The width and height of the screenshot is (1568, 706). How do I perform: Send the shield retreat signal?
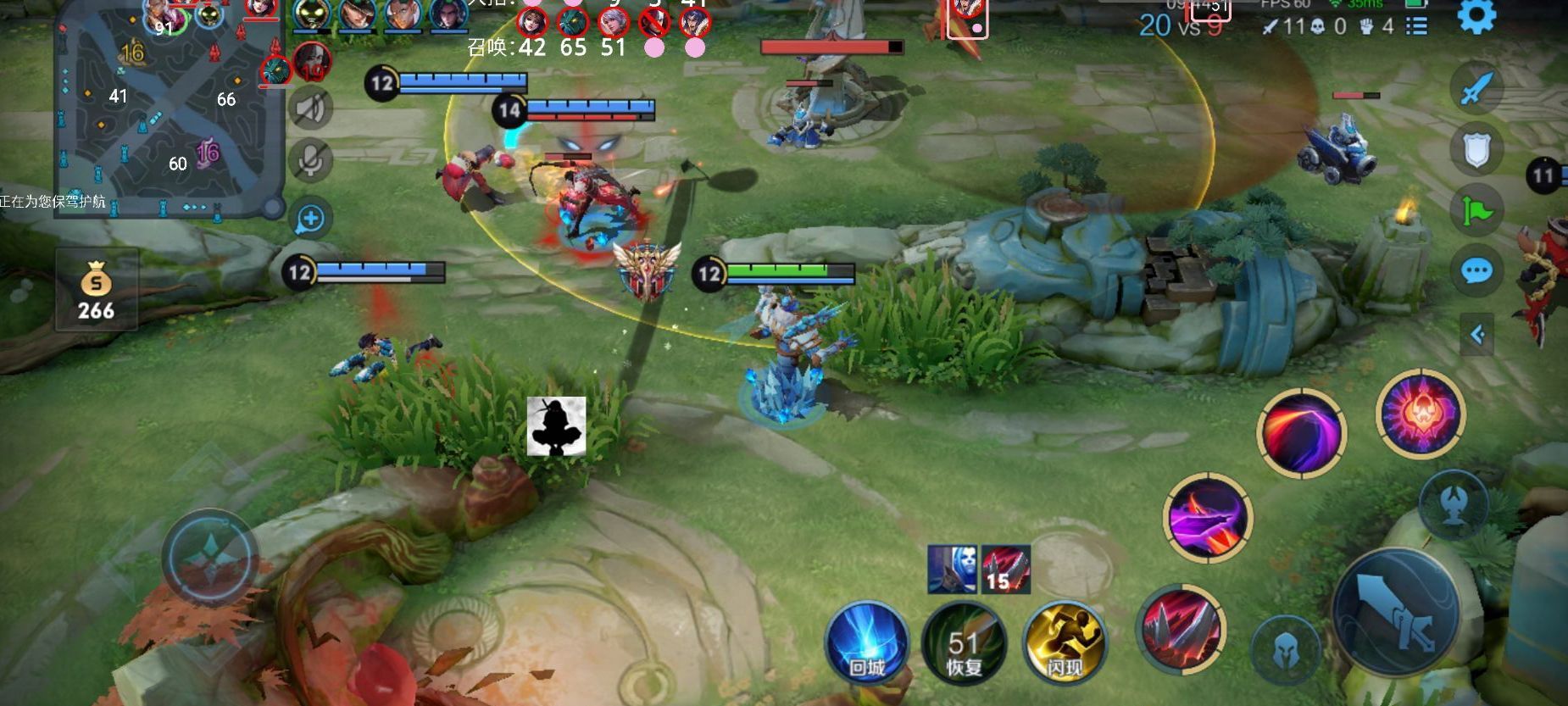1476,150
